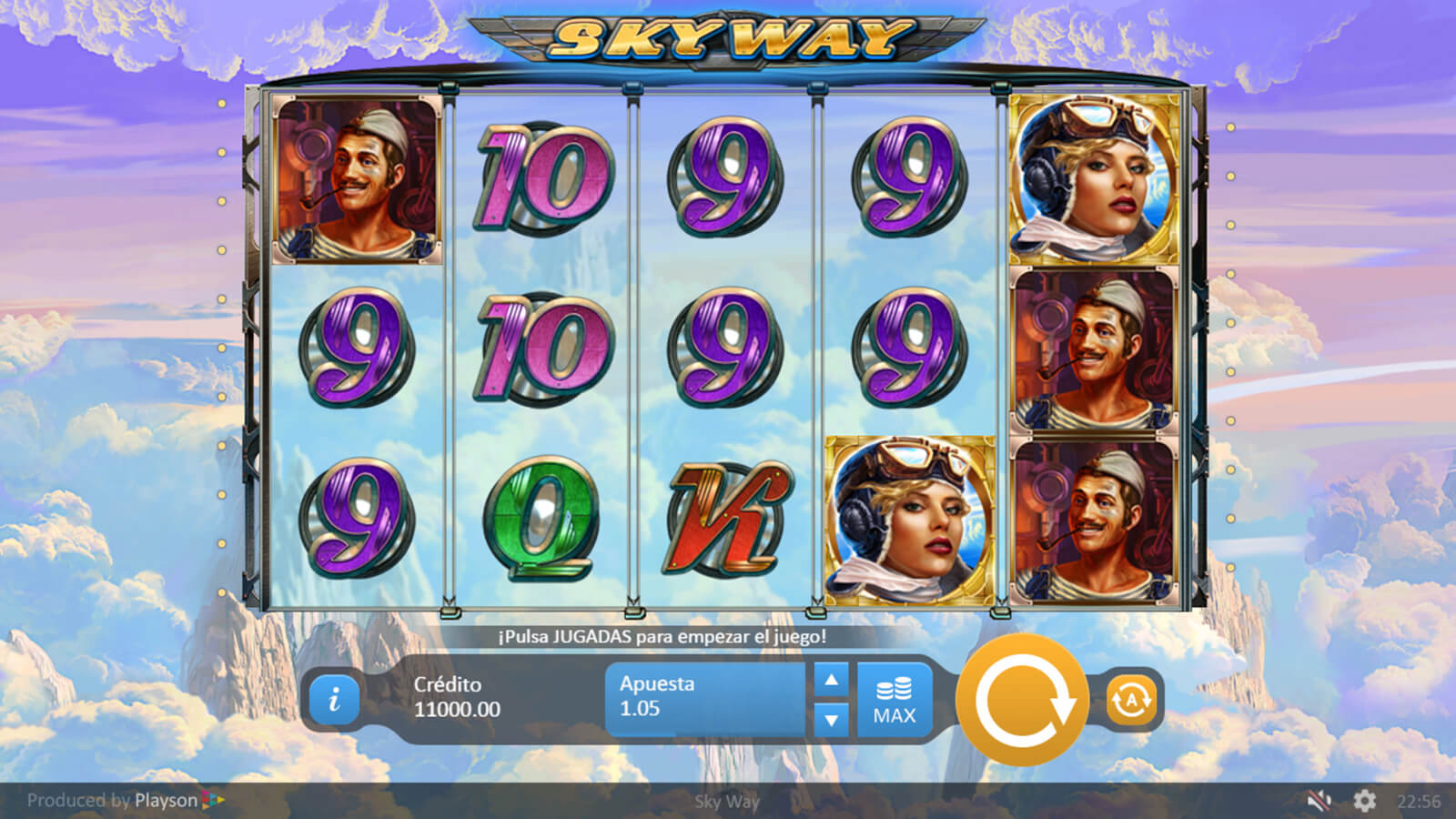
Task: Toggle the muted sound icon
Action: click(1319, 801)
